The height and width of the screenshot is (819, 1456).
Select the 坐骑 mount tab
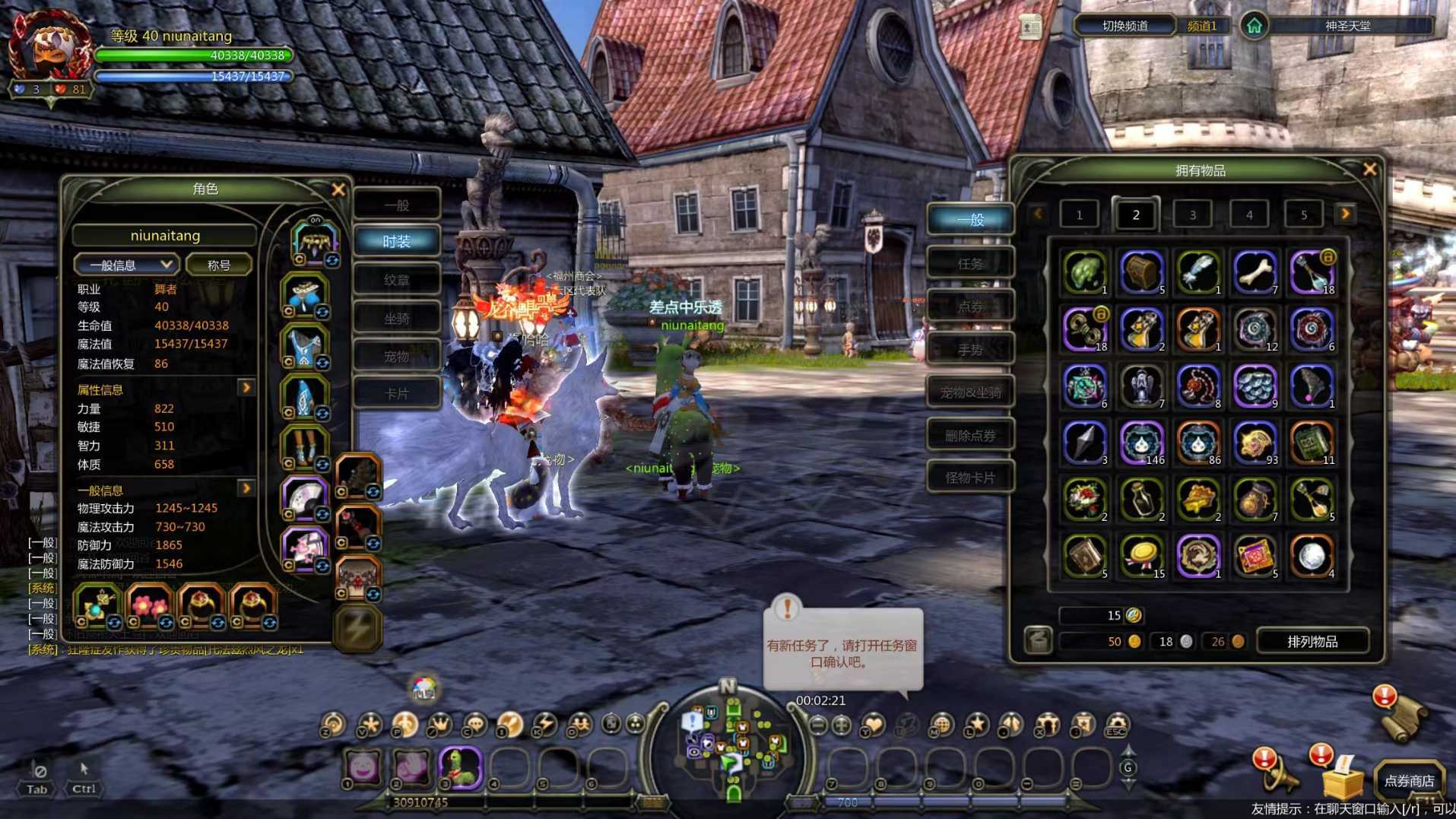(x=396, y=319)
